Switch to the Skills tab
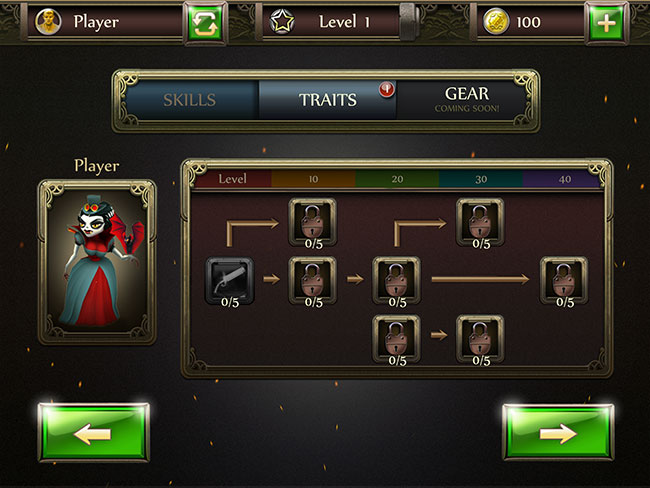Image resolution: width=650 pixels, height=488 pixels. (190, 101)
